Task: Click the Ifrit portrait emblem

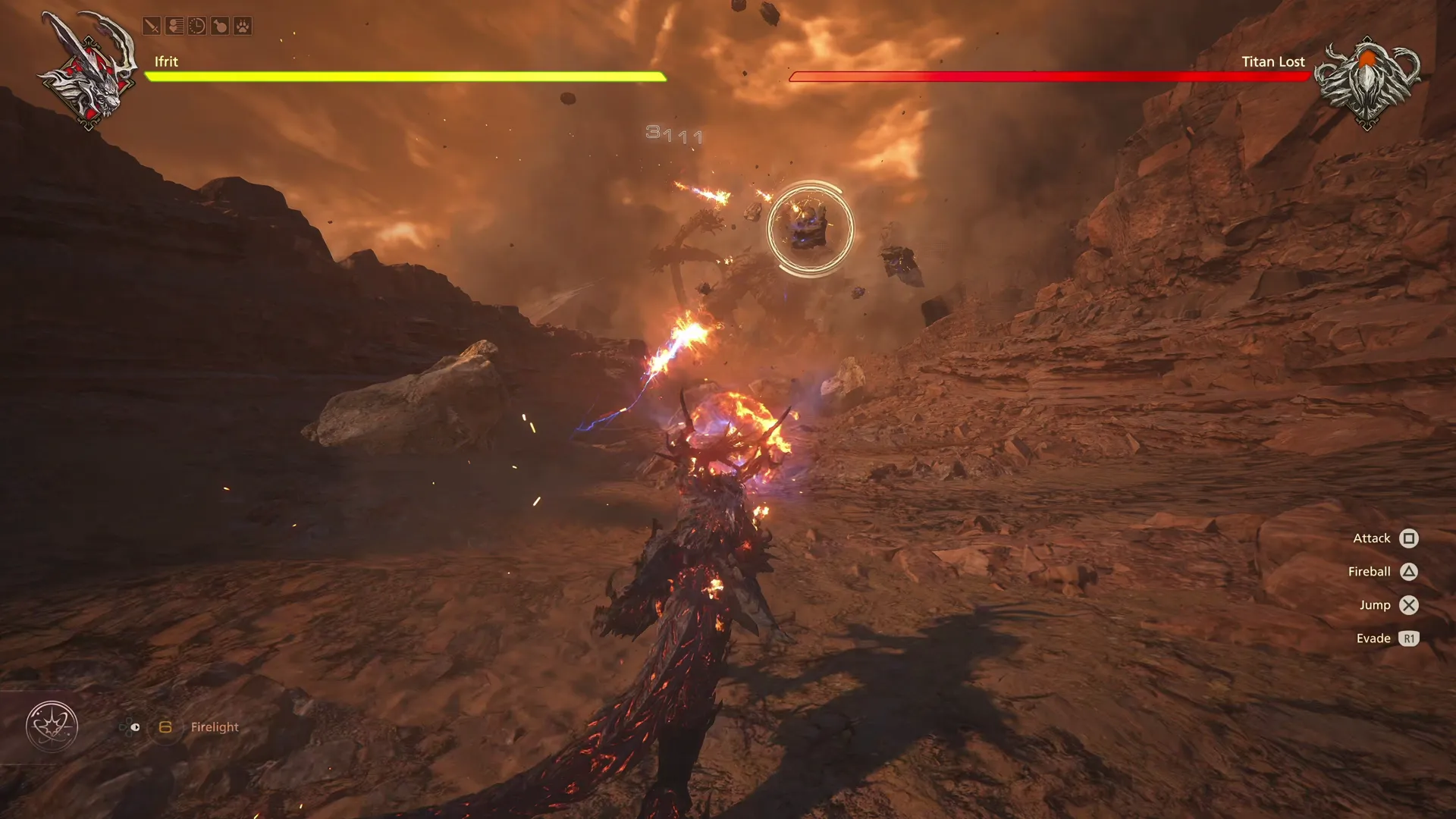Action: (x=86, y=68)
